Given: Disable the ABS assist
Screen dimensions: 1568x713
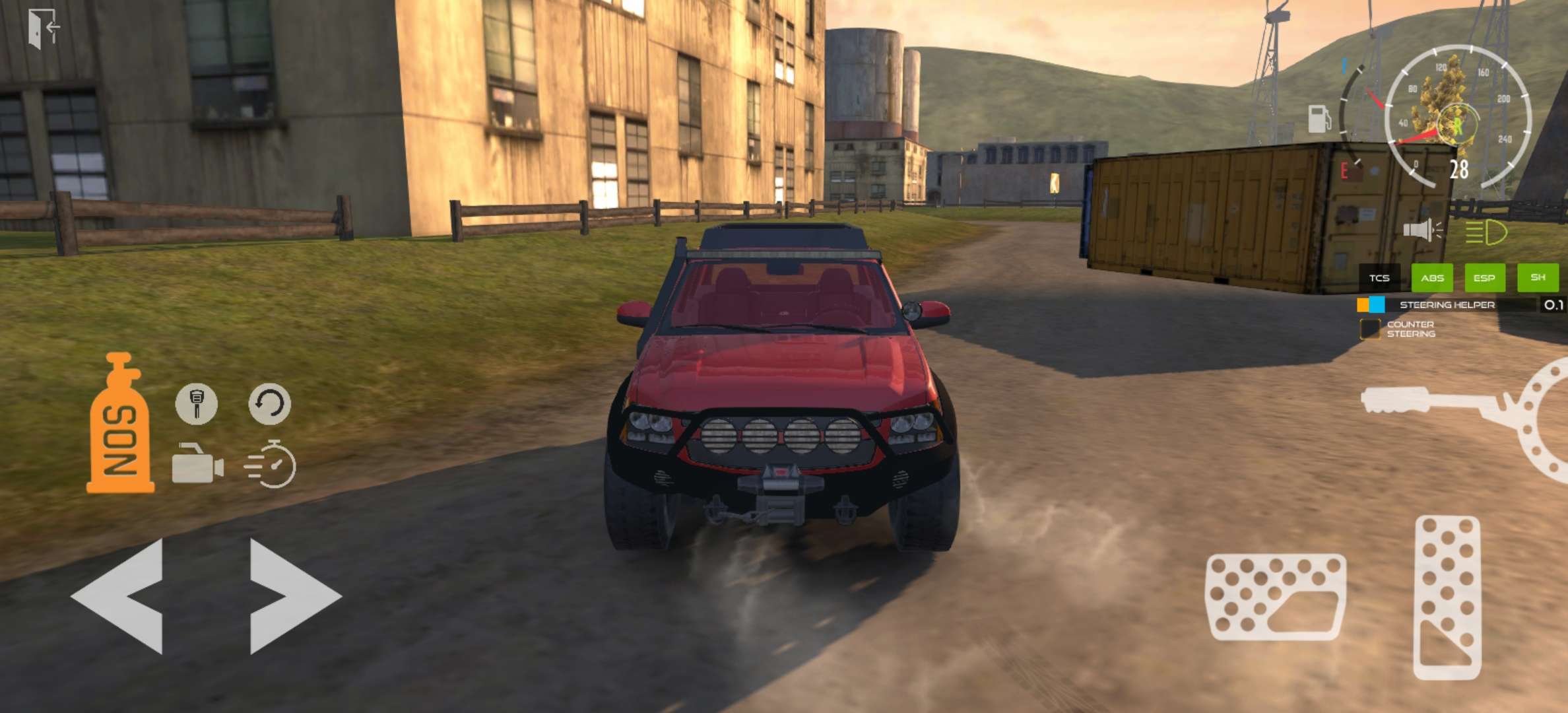Looking at the screenshot, I should point(1432,278).
